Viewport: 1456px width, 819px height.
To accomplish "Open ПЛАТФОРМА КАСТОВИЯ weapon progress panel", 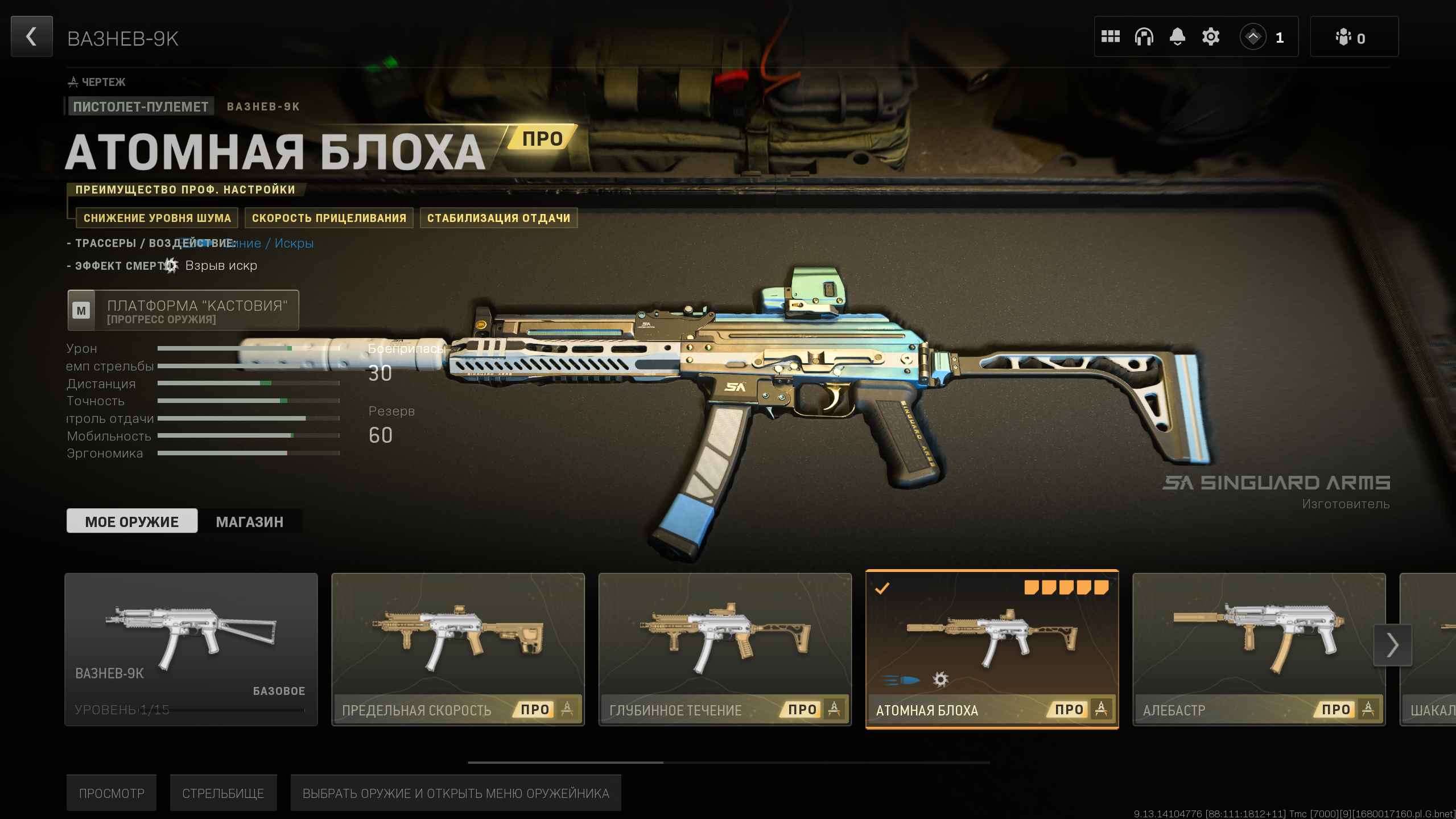I will (x=183, y=310).
